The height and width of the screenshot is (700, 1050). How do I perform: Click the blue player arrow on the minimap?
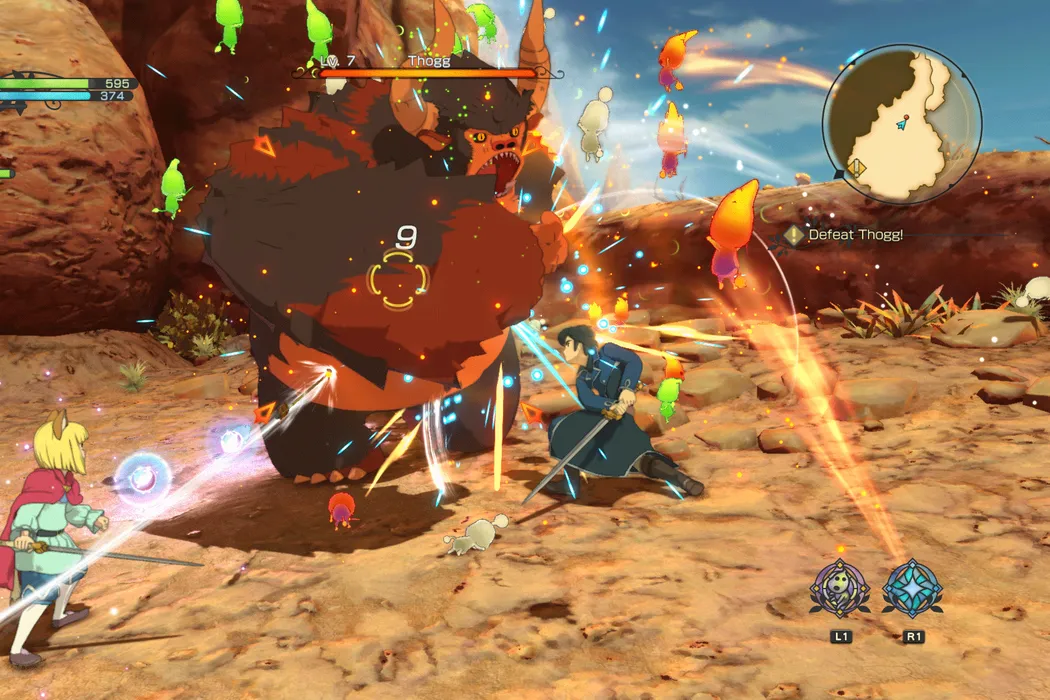[x=903, y=124]
